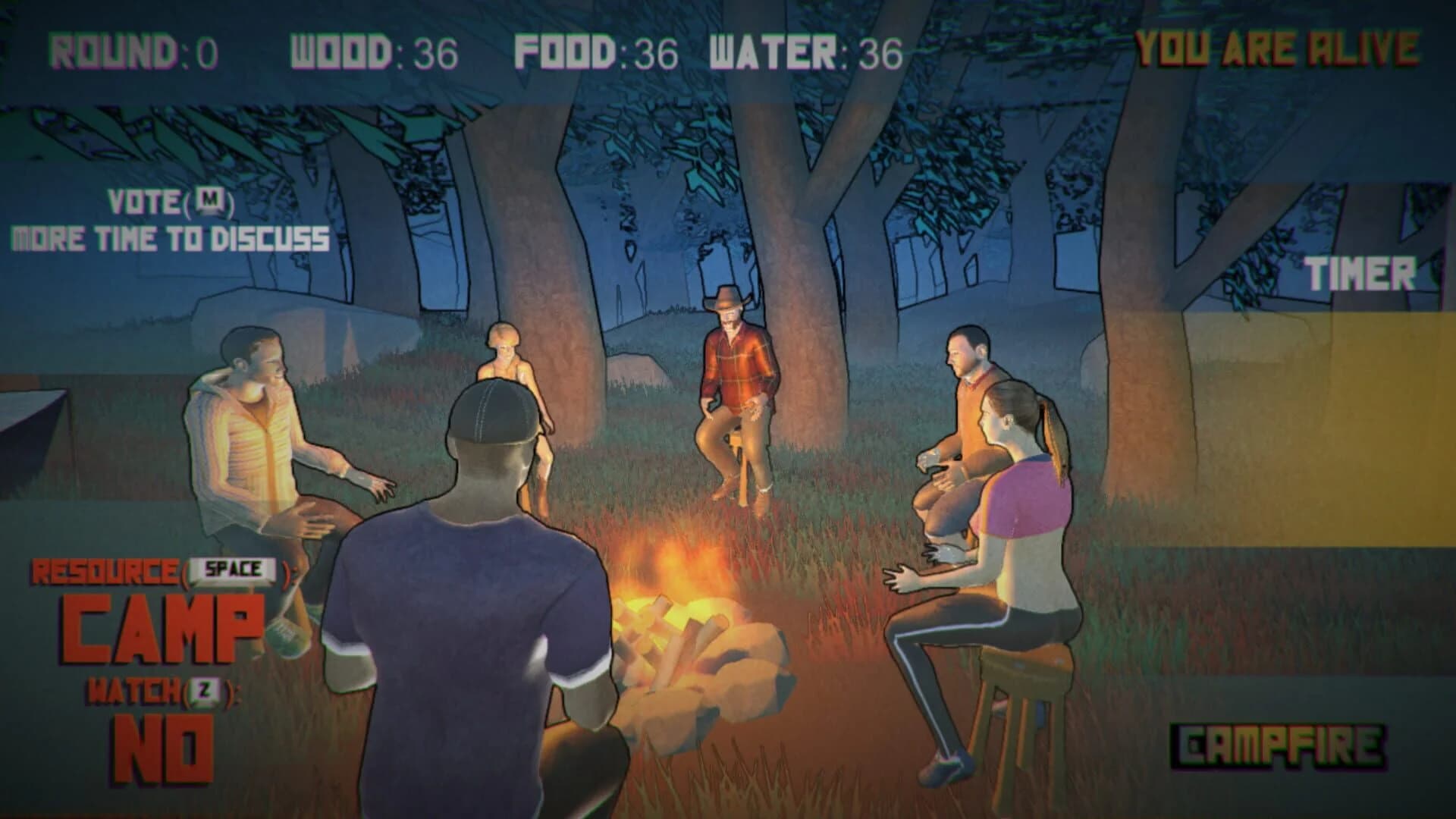
Task: Select the TIMER heading on the right
Action: pyautogui.click(x=1361, y=273)
